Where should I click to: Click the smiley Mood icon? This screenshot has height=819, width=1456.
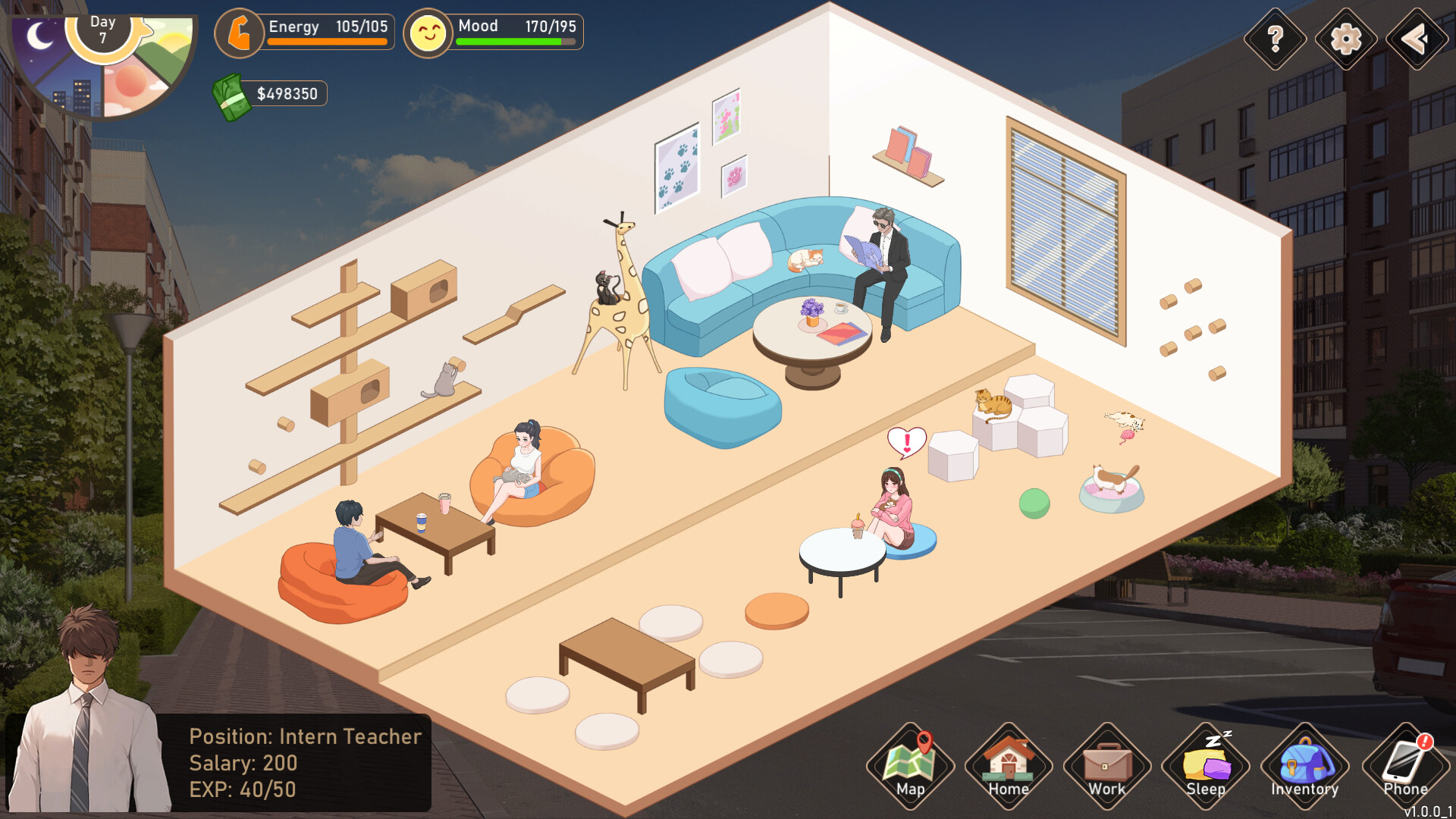429,32
